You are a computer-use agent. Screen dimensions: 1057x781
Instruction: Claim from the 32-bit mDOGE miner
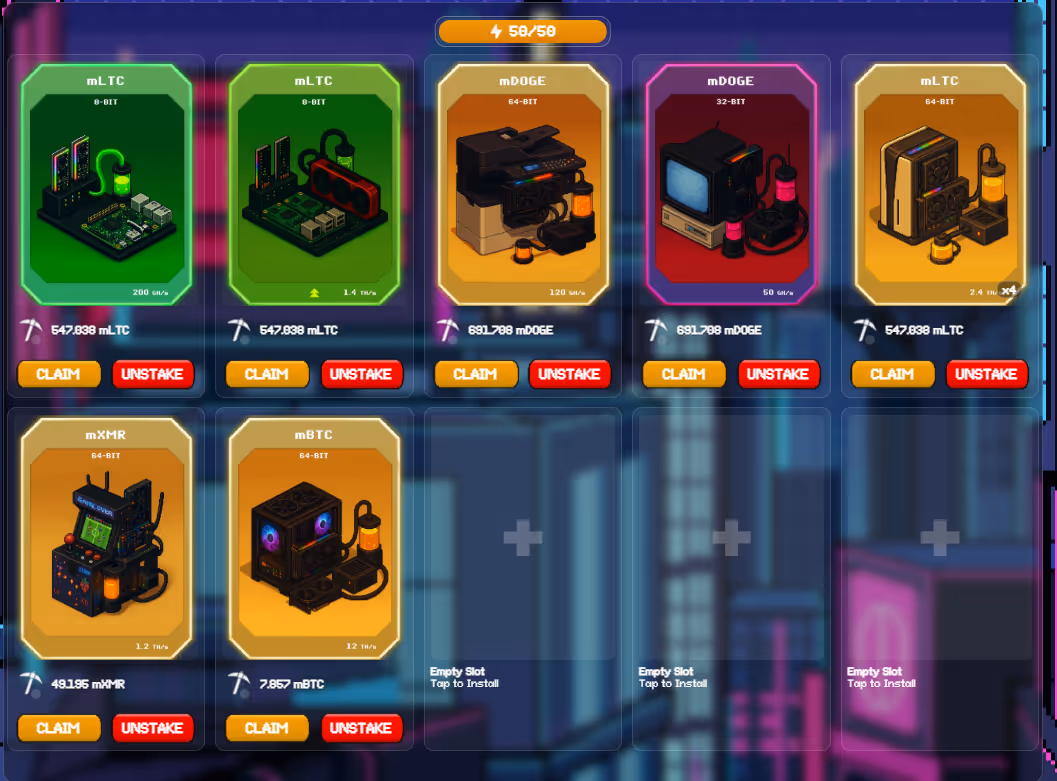click(x=684, y=374)
